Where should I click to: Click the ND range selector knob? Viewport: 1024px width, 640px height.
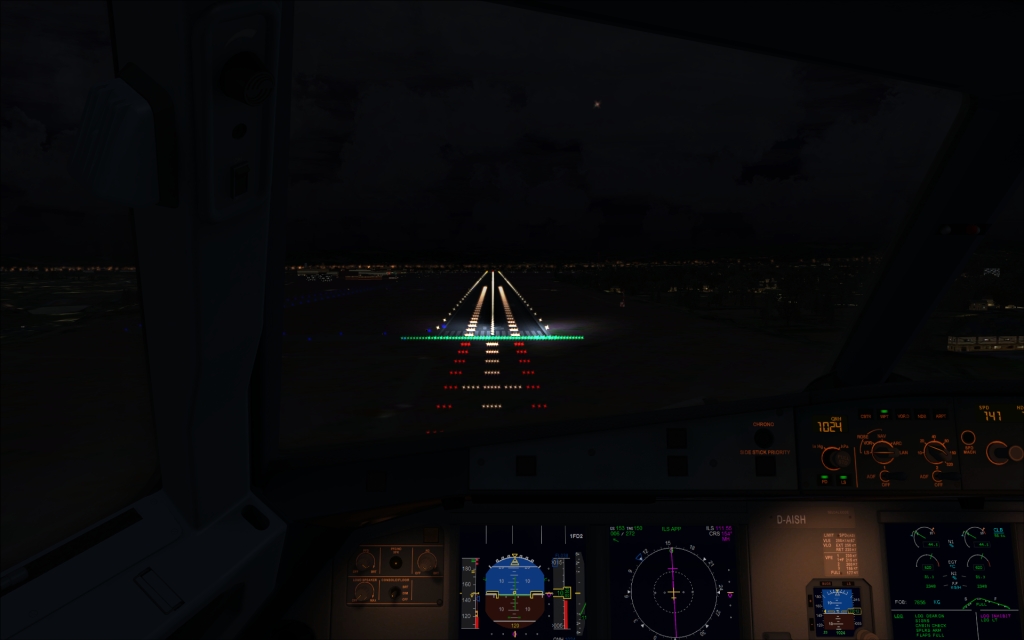point(935,452)
